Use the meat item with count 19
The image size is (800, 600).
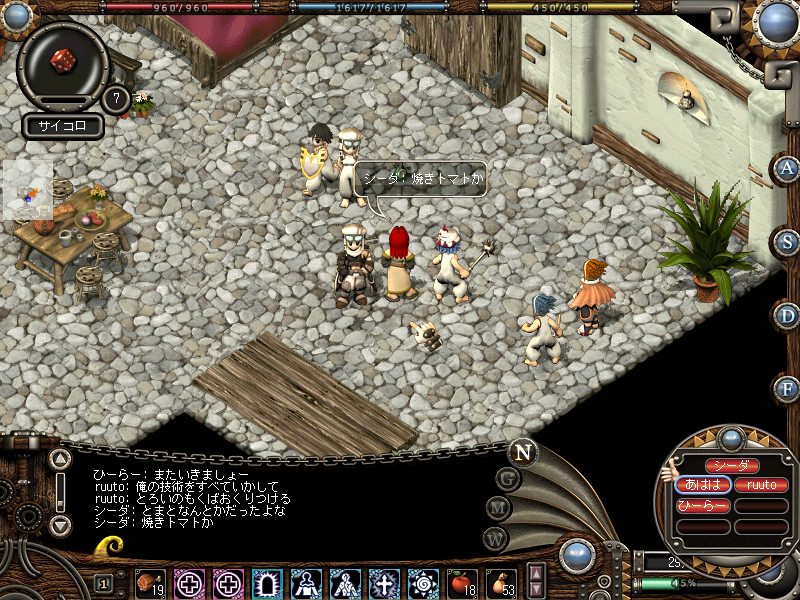(150, 582)
